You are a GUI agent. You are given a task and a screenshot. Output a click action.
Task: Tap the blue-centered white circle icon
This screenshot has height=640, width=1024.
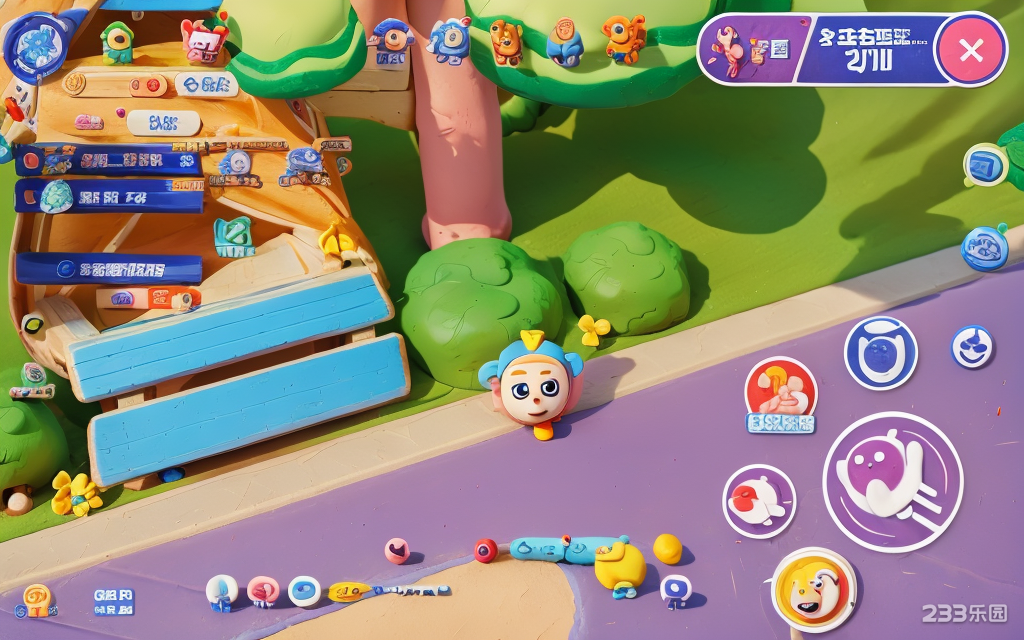pyautogui.click(x=304, y=591)
